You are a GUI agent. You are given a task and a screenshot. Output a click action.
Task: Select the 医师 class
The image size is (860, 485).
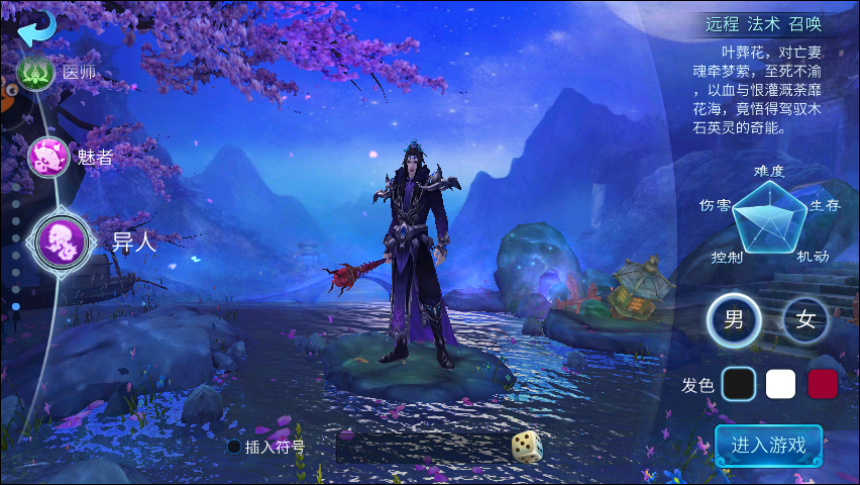(35, 72)
